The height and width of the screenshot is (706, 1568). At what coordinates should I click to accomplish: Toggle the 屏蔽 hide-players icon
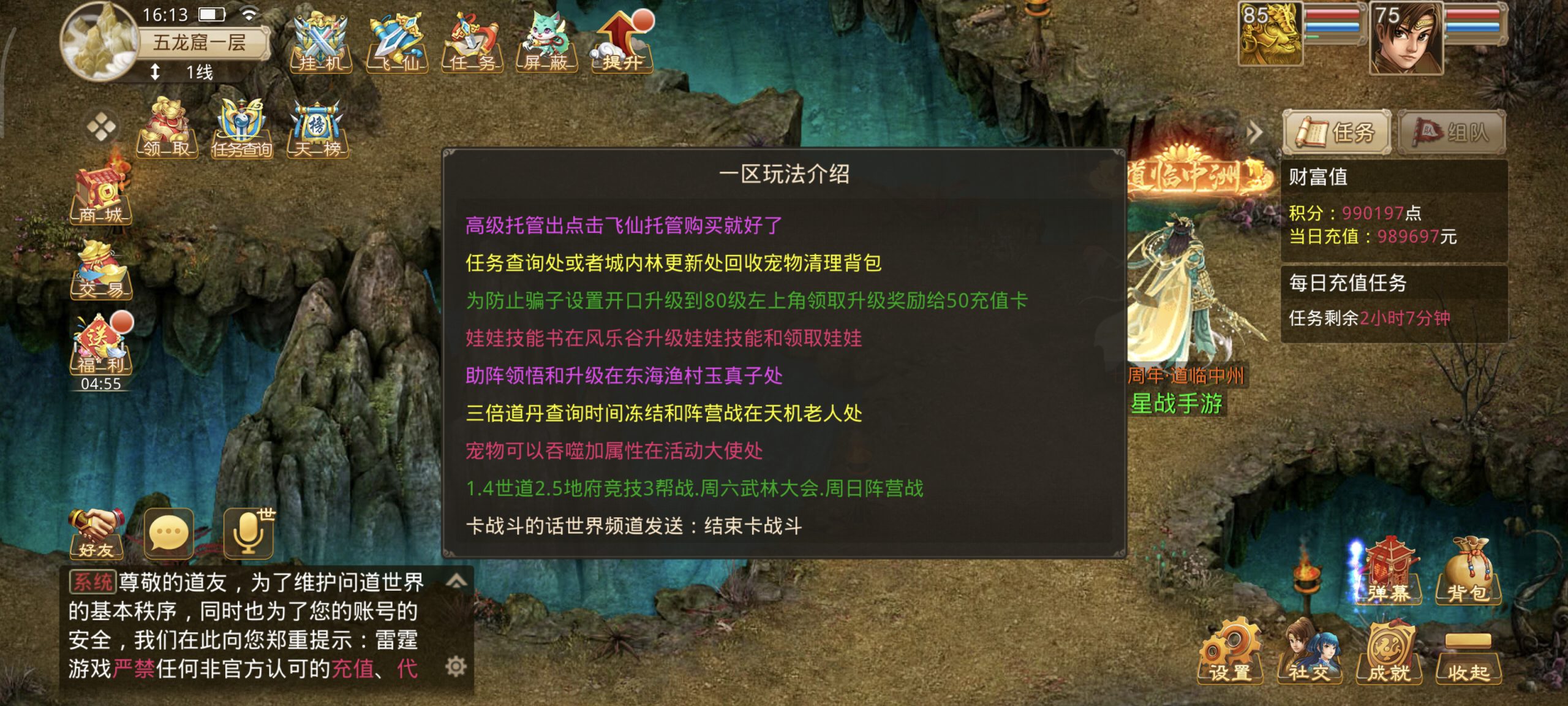tap(547, 43)
